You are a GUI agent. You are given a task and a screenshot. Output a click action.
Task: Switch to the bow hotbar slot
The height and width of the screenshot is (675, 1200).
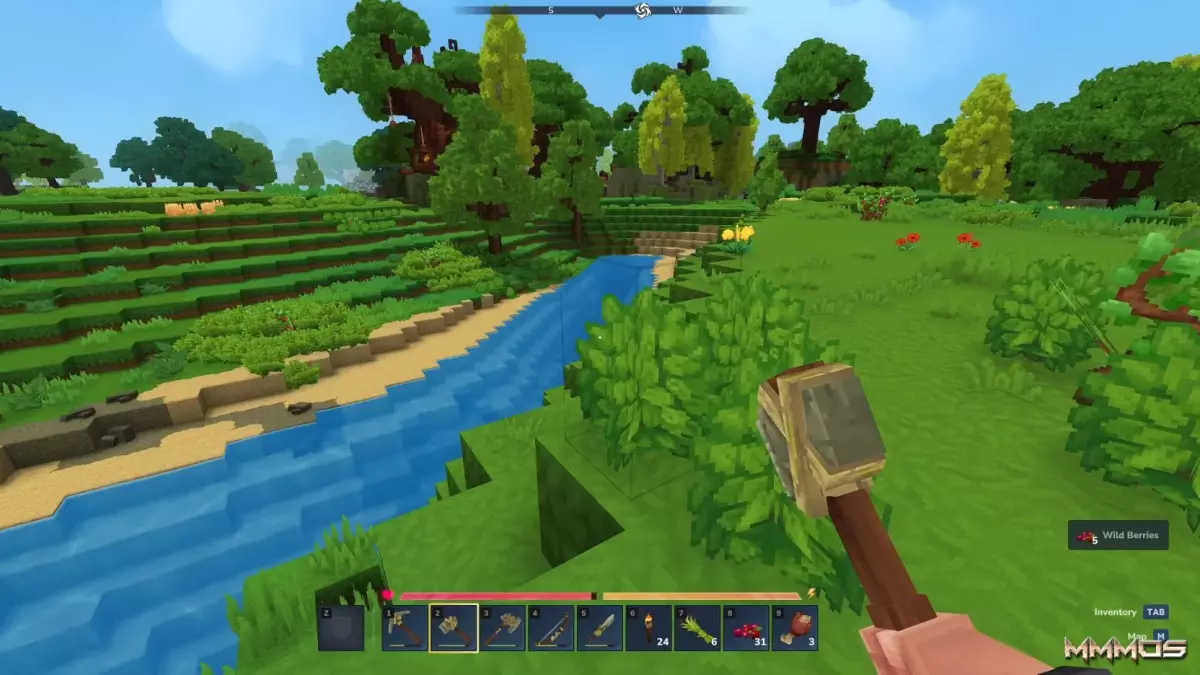point(551,629)
